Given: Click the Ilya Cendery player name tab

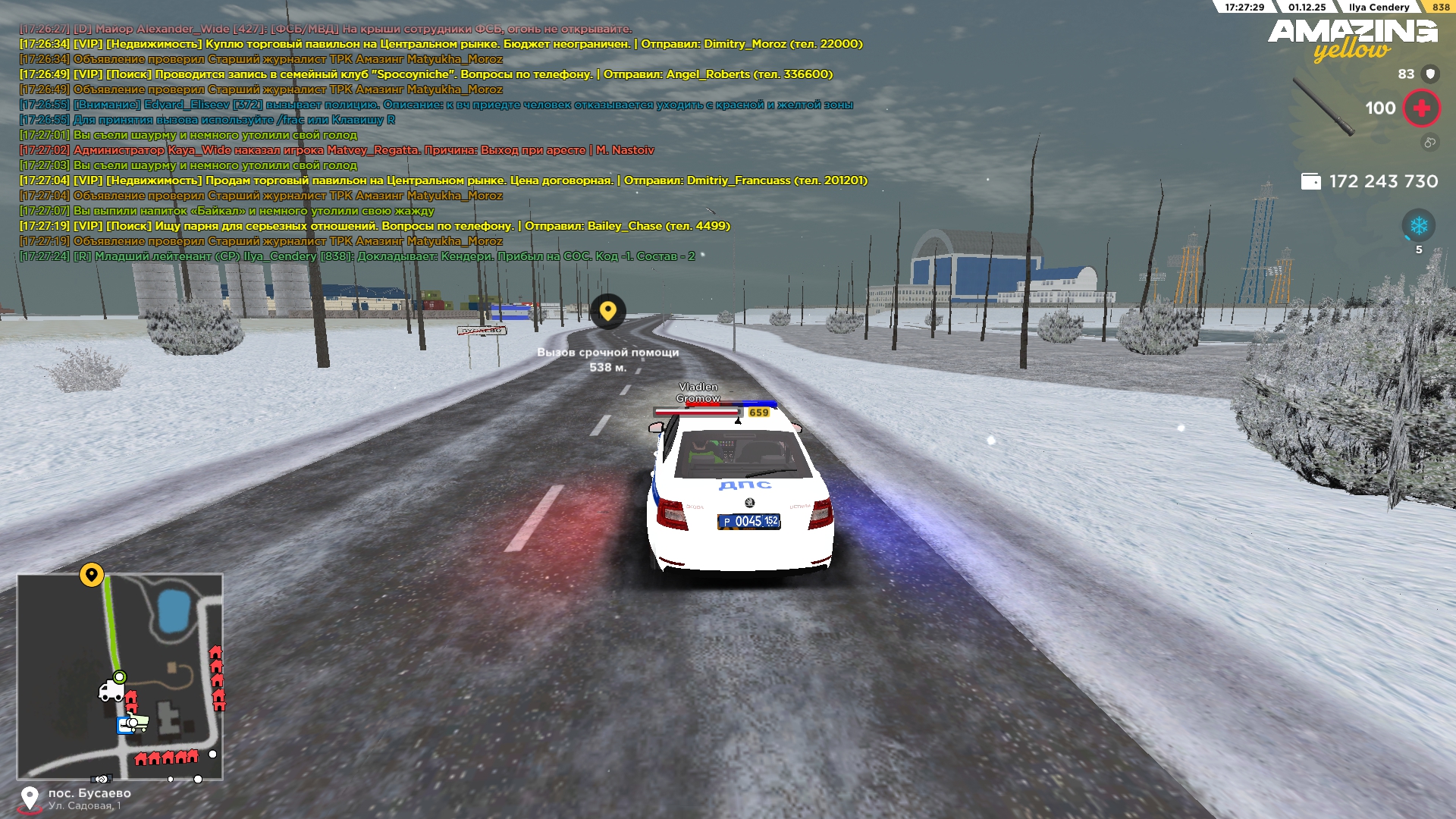Looking at the screenshot, I should [x=1379, y=7].
